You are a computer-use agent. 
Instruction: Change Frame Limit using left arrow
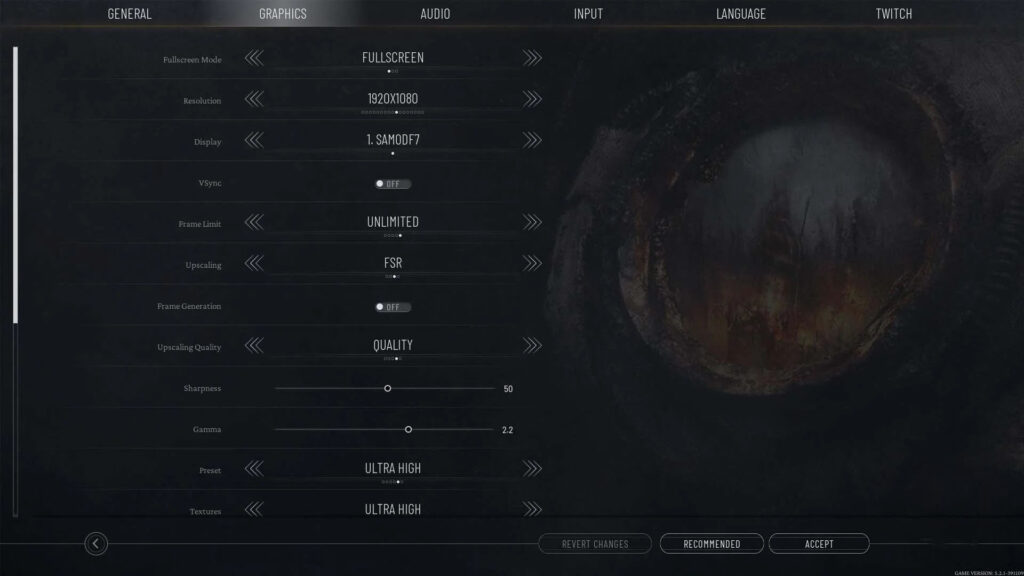254,222
